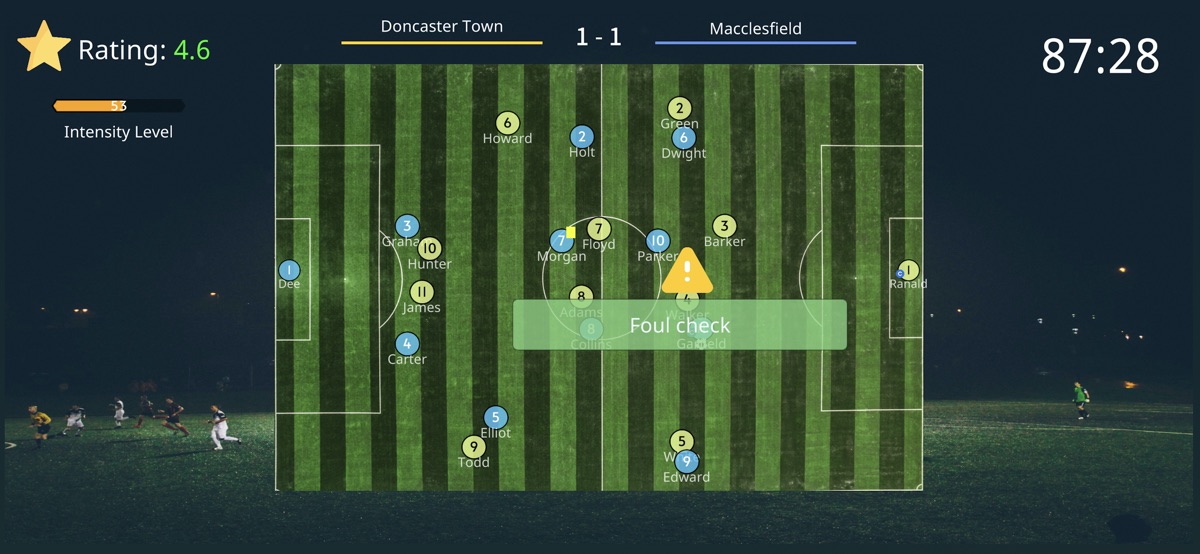The image size is (1200, 554).
Task: Select Barker's number 3 marker
Action: pos(724,226)
